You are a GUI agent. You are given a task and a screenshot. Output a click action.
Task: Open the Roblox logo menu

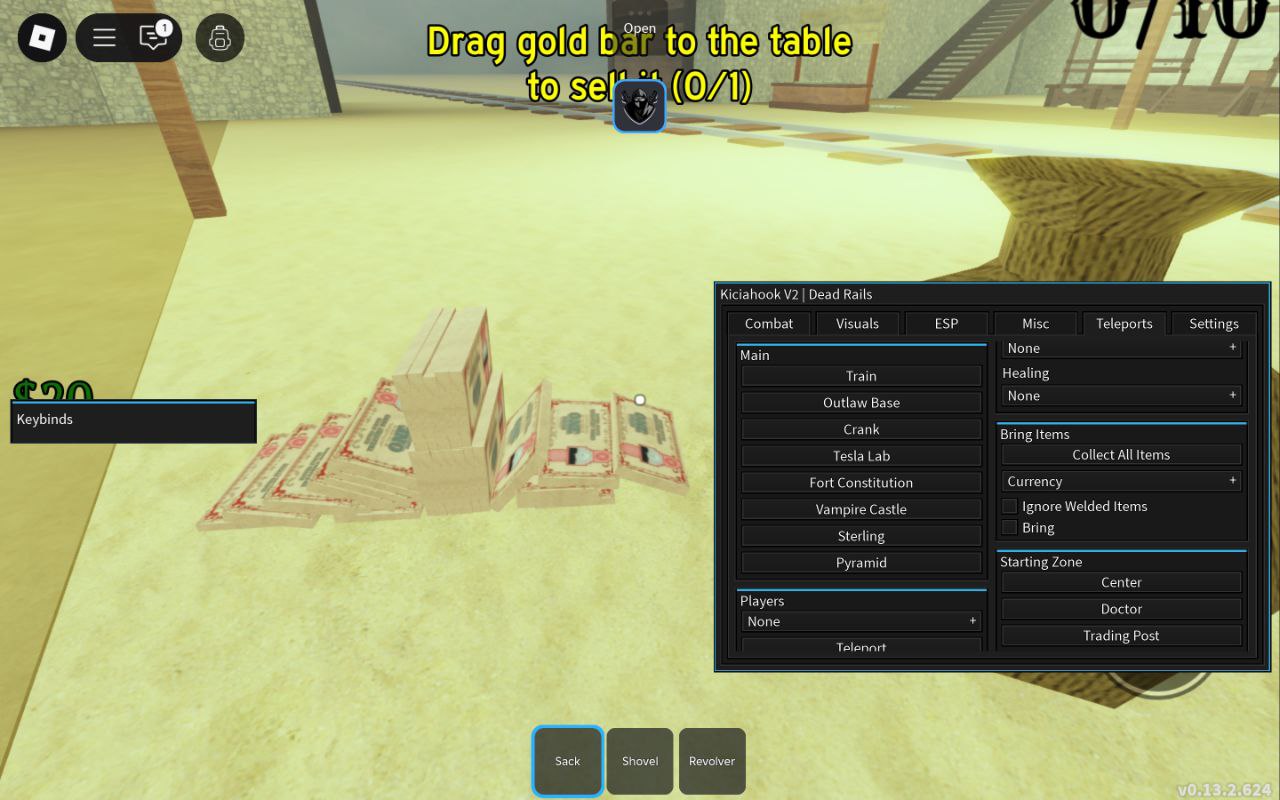click(42, 39)
